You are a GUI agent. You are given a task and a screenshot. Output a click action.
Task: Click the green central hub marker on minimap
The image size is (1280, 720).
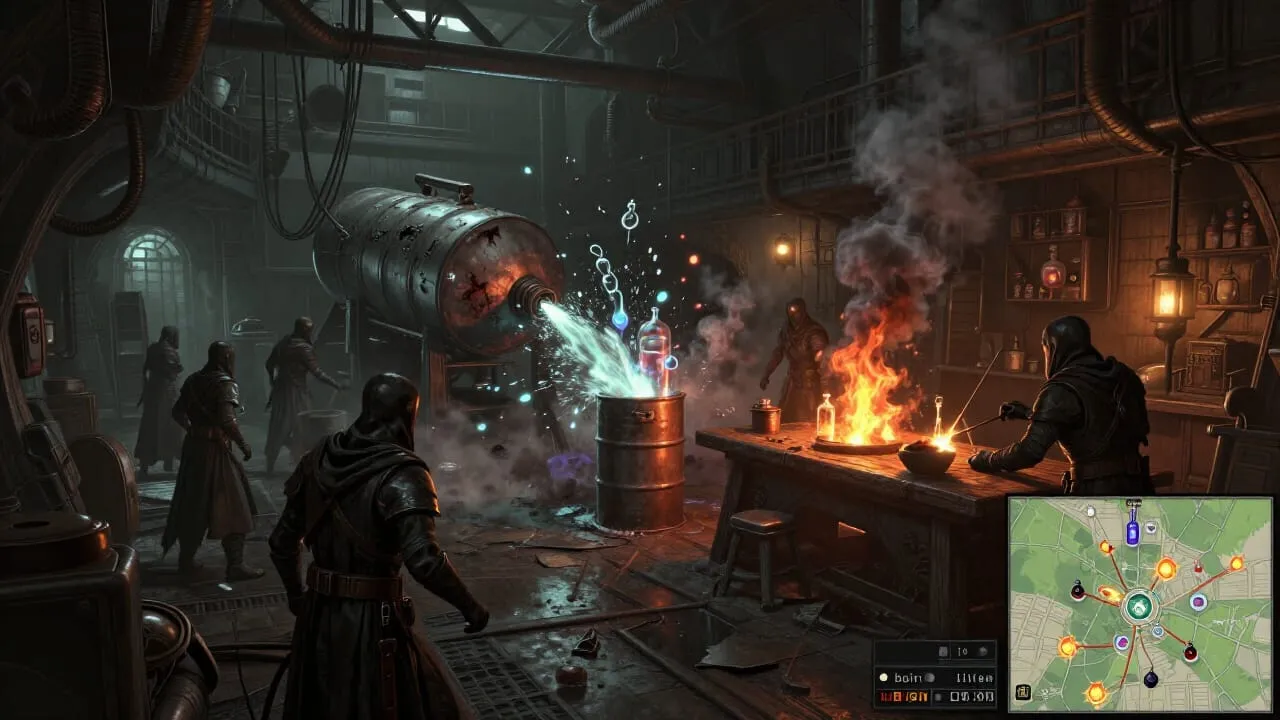tap(1137, 606)
